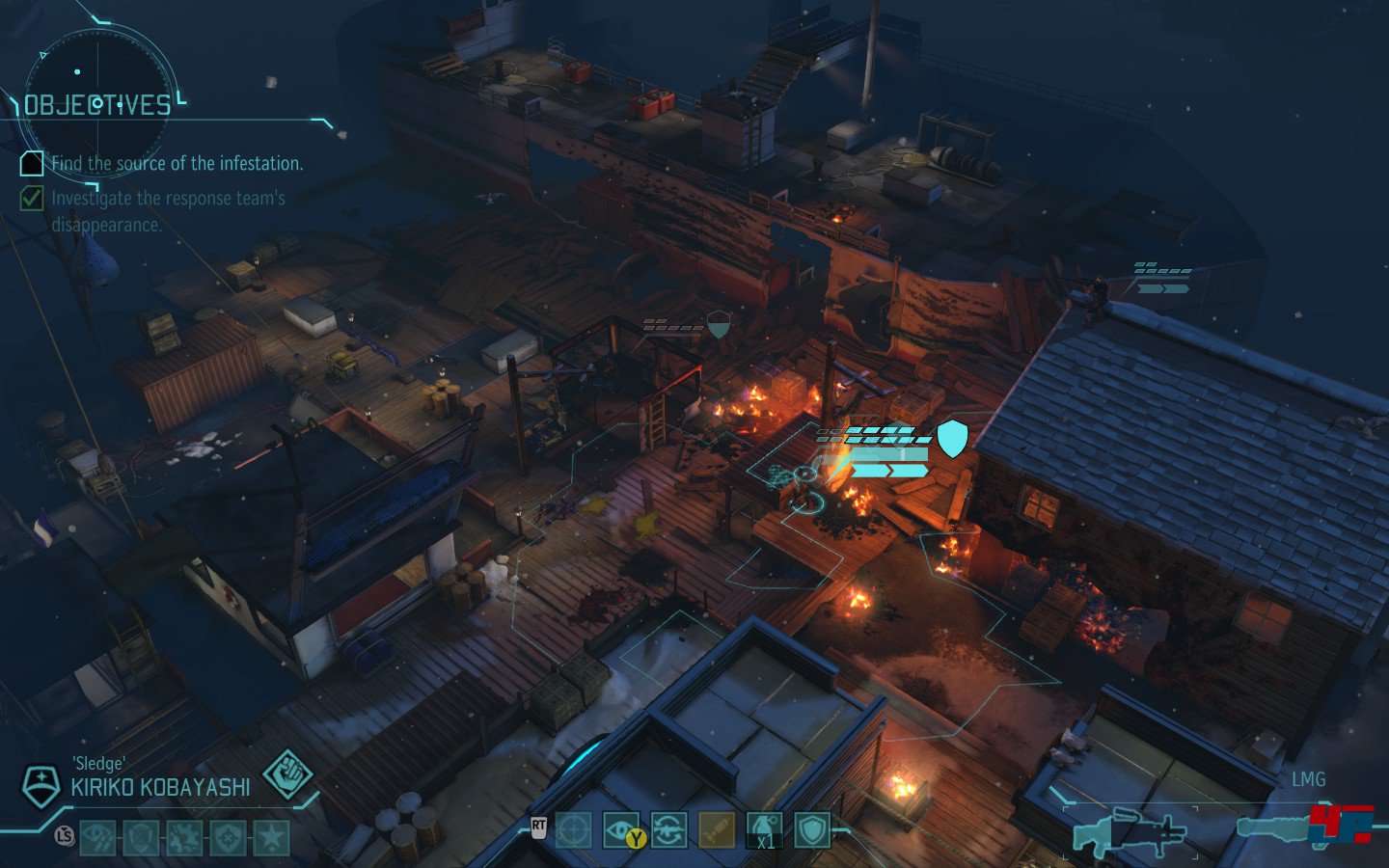Click the 'Find the source of the infestation' objective
This screenshot has width=1389, height=868.
[177, 164]
